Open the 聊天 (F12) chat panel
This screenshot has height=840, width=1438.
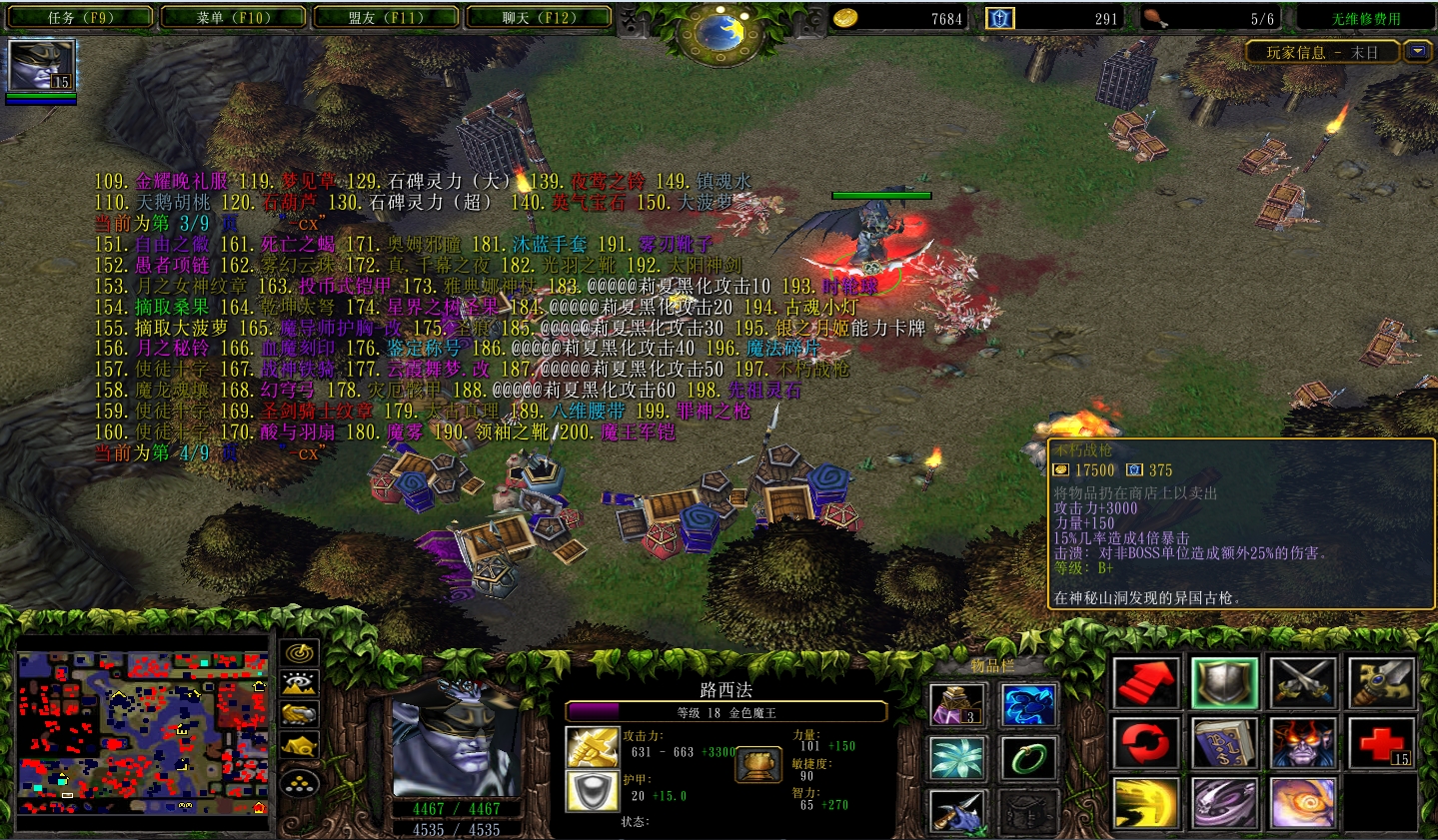pos(541,16)
